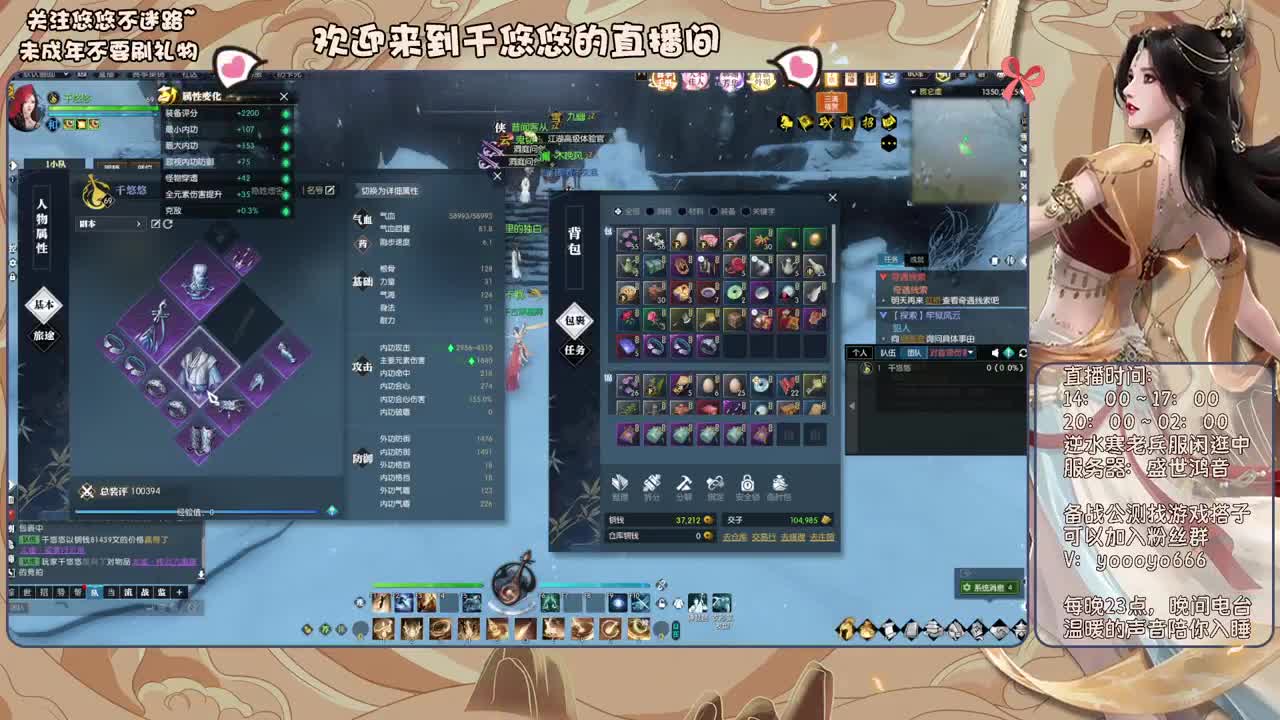The height and width of the screenshot is (720, 1280).
Task: Collapse the 【探索】牢狱风云 quest entry
Action: 884,315
